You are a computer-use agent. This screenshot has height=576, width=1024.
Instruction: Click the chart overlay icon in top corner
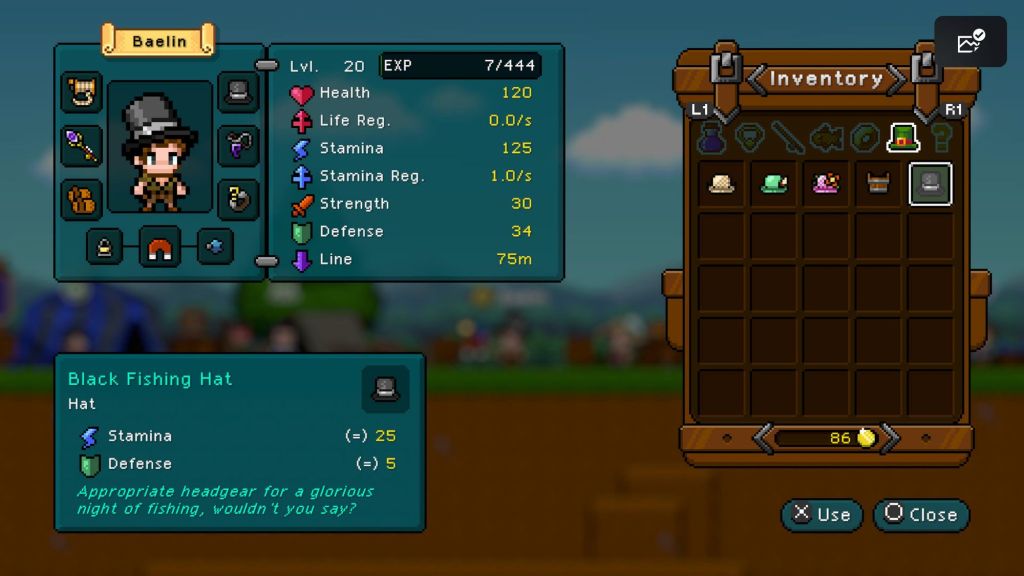[x=970, y=42]
